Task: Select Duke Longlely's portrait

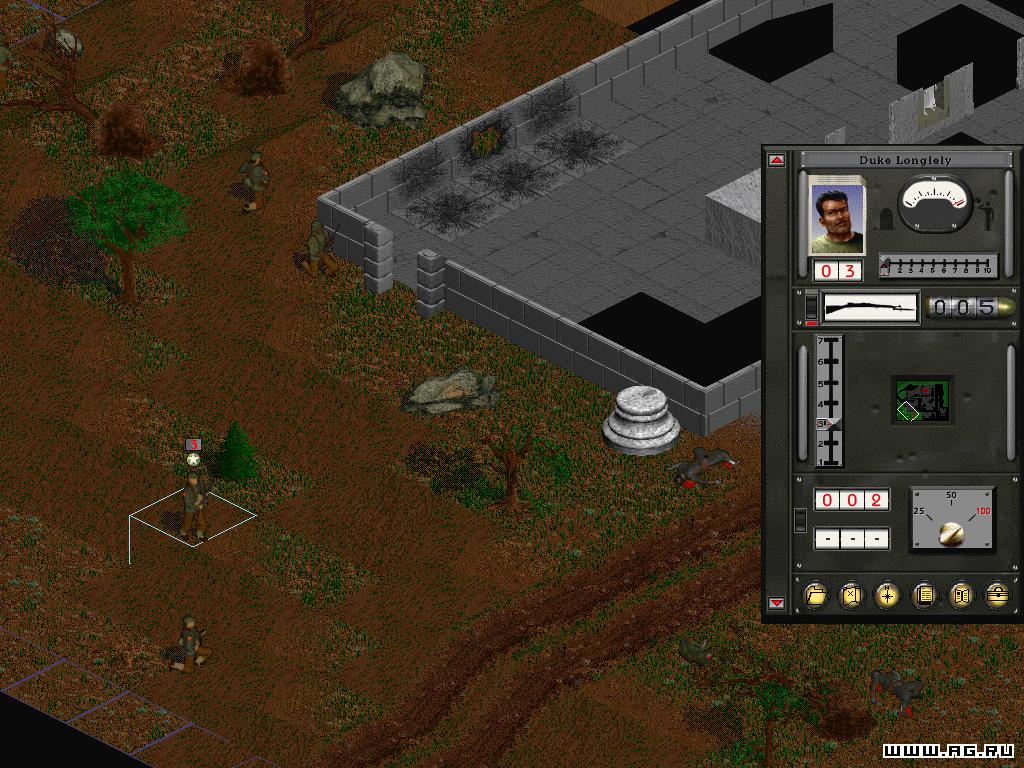Action: coord(835,215)
